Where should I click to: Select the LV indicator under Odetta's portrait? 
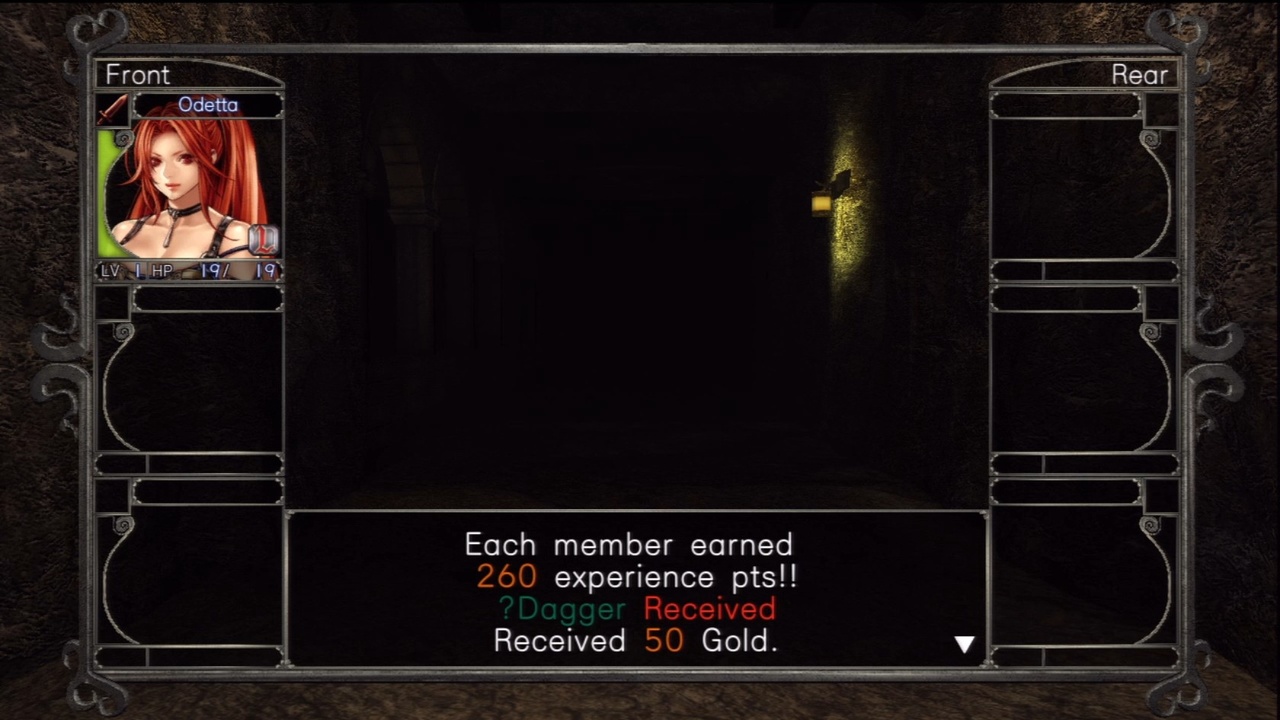(x=111, y=270)
